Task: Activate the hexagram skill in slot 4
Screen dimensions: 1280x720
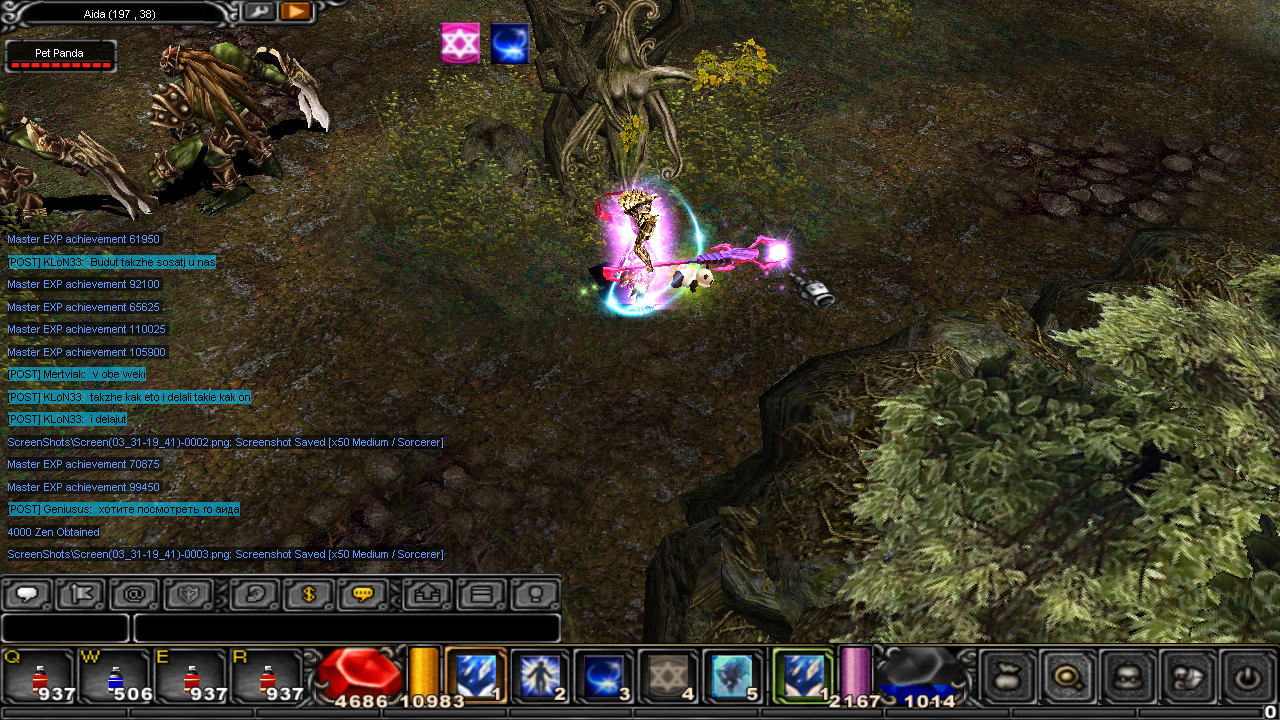Action: [667, 675]
